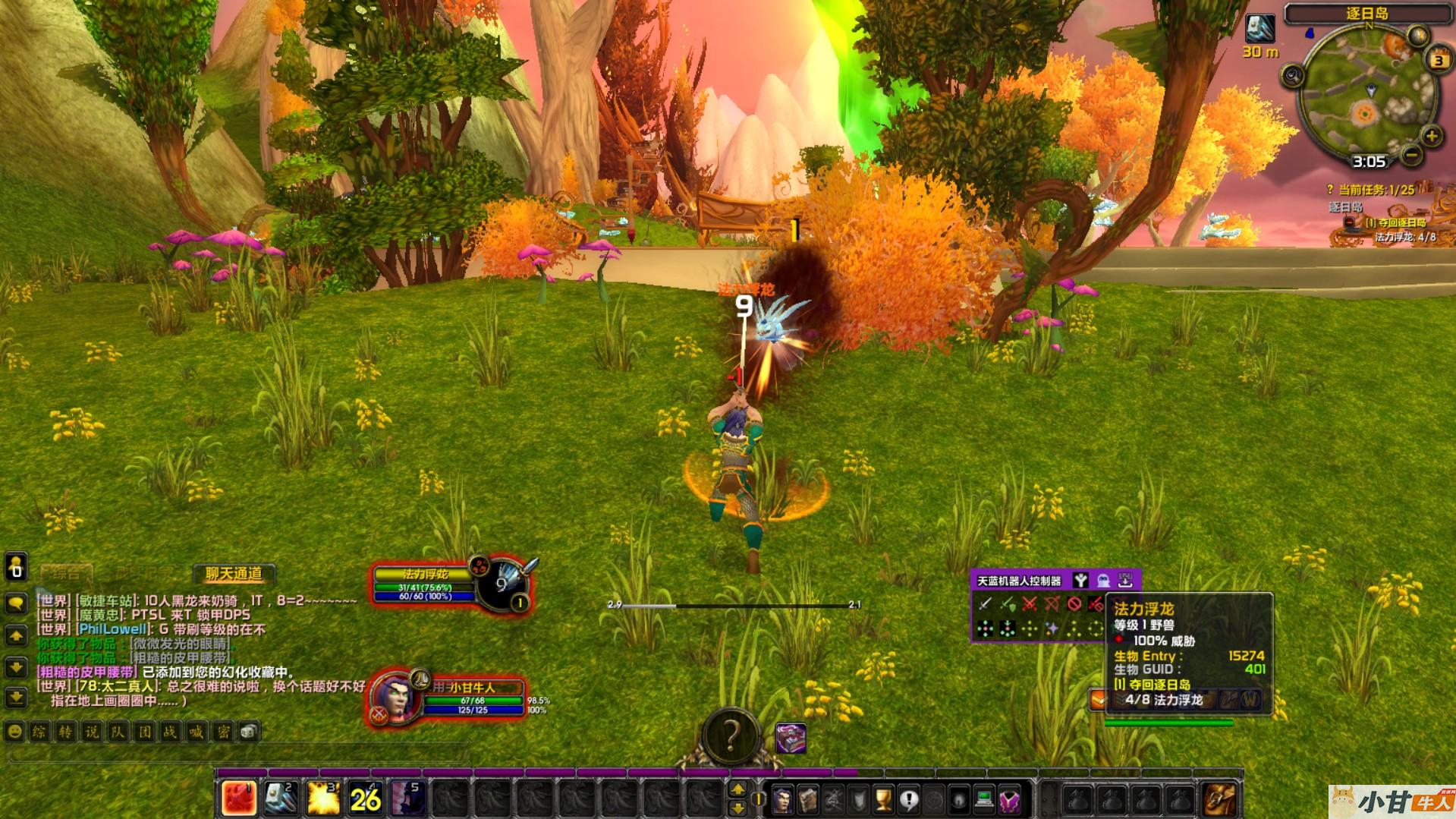Screen dimensions: 1456x819
Task: Click the 逐日岛 zone name header
Action: 1367,14
